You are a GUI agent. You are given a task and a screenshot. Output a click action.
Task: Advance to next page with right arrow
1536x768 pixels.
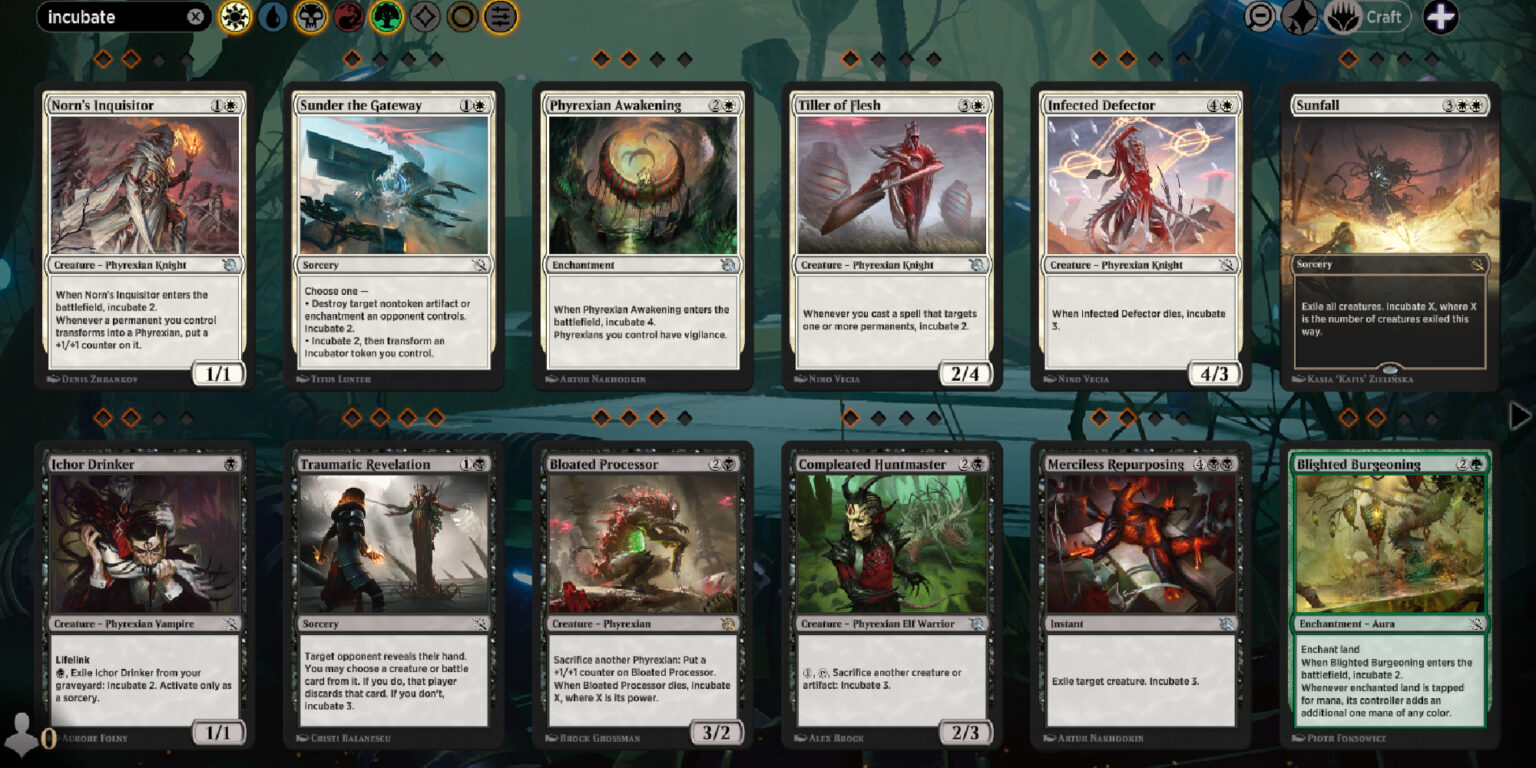coord(1519,417)
